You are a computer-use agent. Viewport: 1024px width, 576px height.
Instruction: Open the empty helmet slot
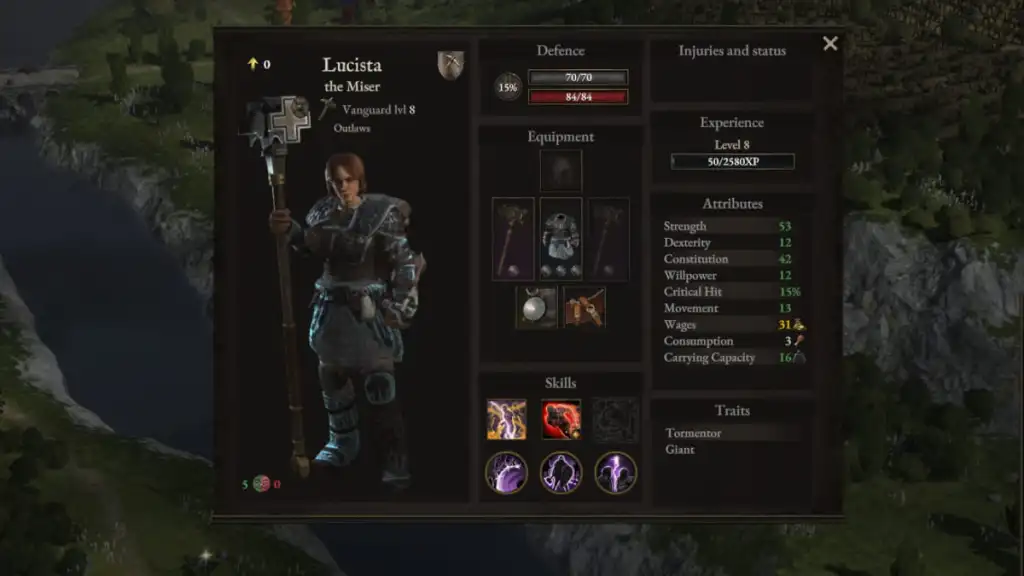(561, 170)
